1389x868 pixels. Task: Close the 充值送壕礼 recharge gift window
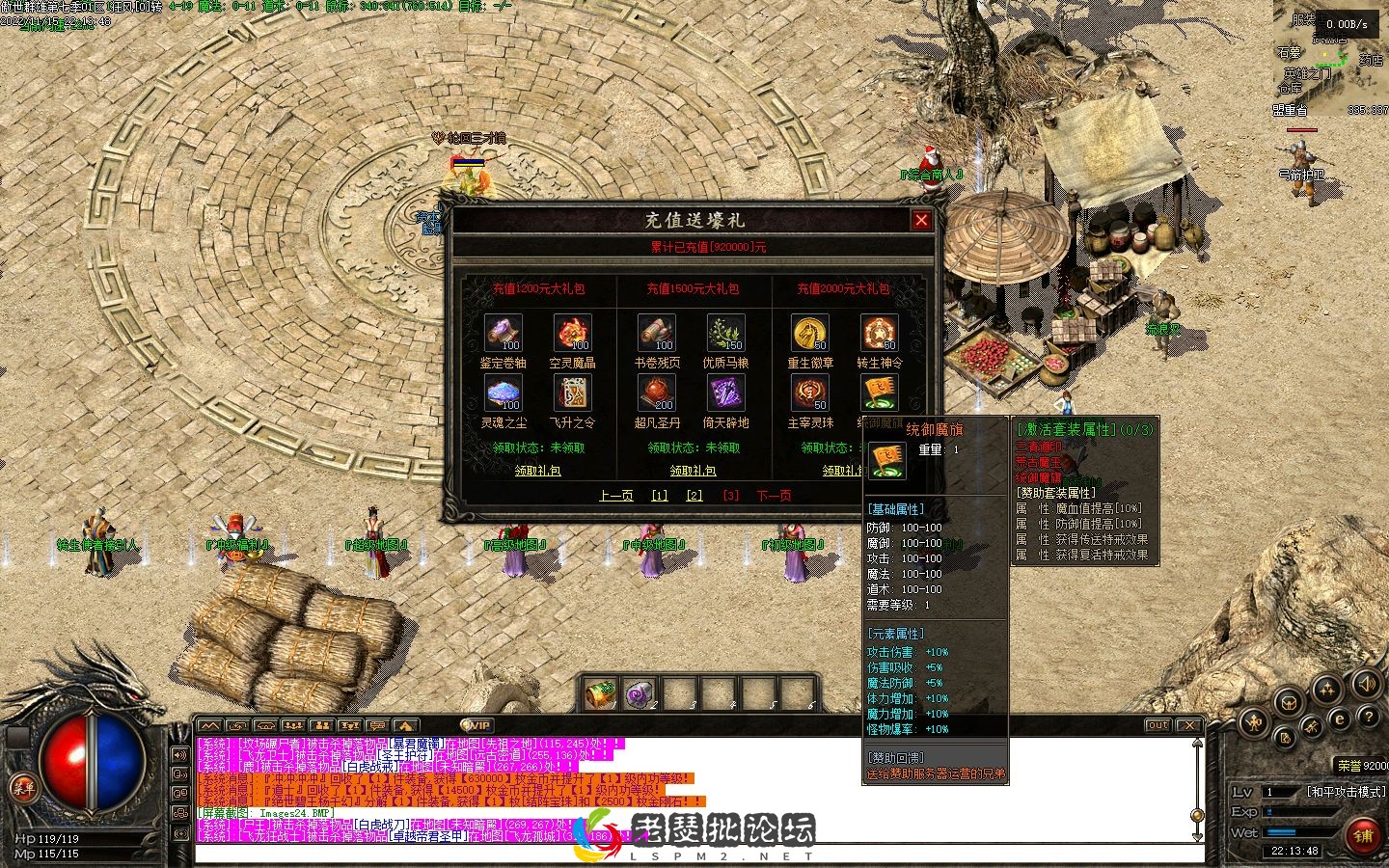tap(921, 221)
